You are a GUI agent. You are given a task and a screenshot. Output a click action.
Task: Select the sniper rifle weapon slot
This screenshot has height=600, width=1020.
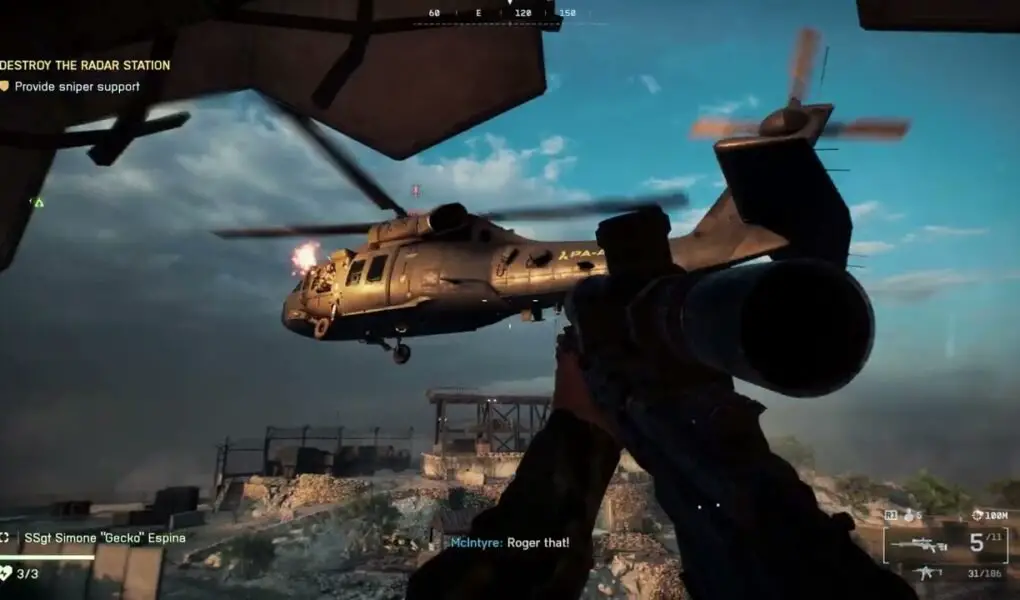(918, 545)
